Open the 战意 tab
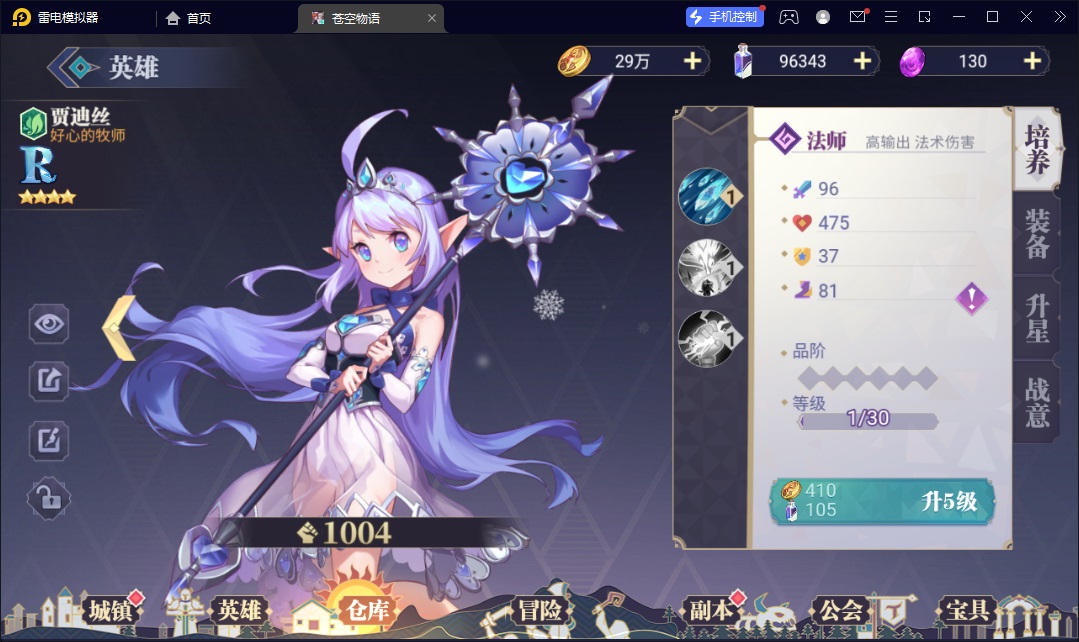 [1037, 402]
